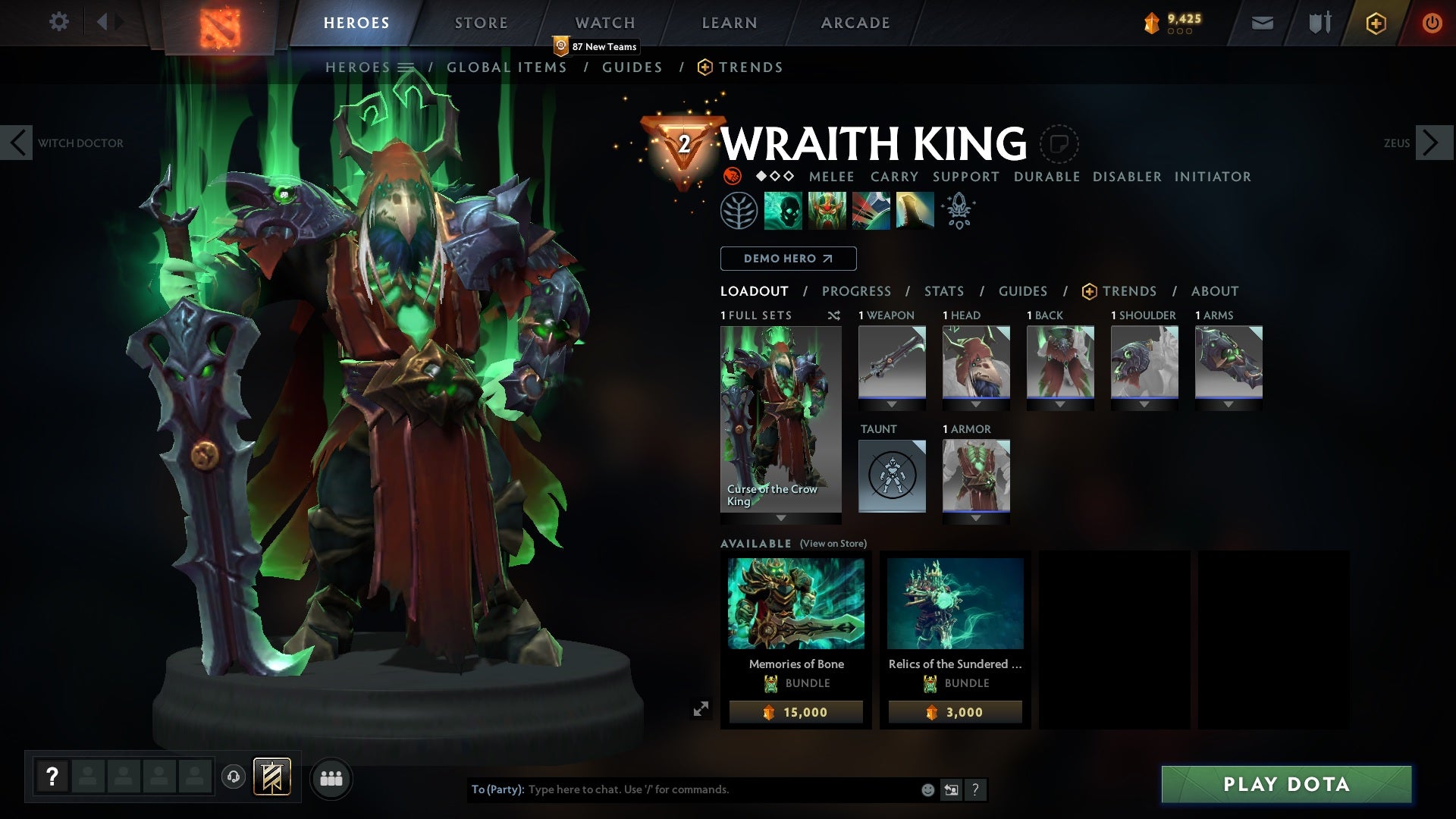Screen dimensions: 1456x819
Task: Expand the Head slot item chooser
Action: coord(976,403)
